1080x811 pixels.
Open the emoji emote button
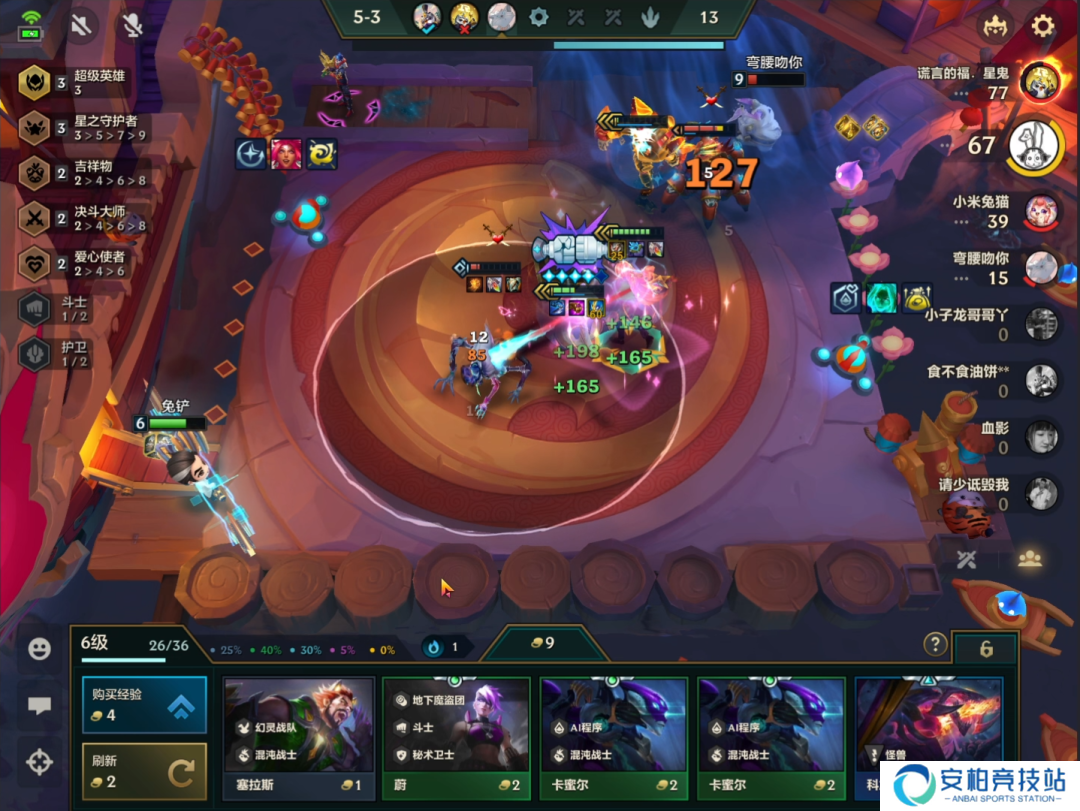point(39,649)
